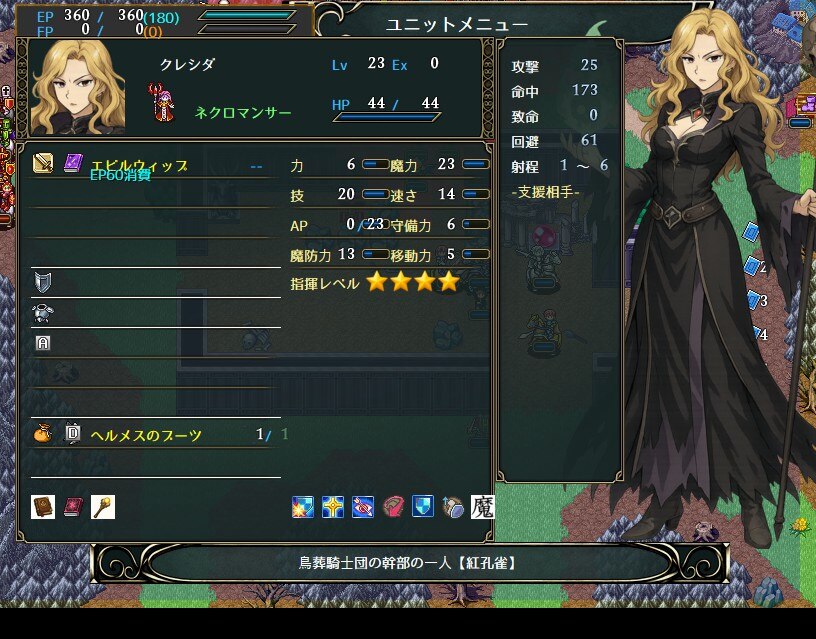
Task: Click the ネクロマンサー class name
Action: coord(242,113)
